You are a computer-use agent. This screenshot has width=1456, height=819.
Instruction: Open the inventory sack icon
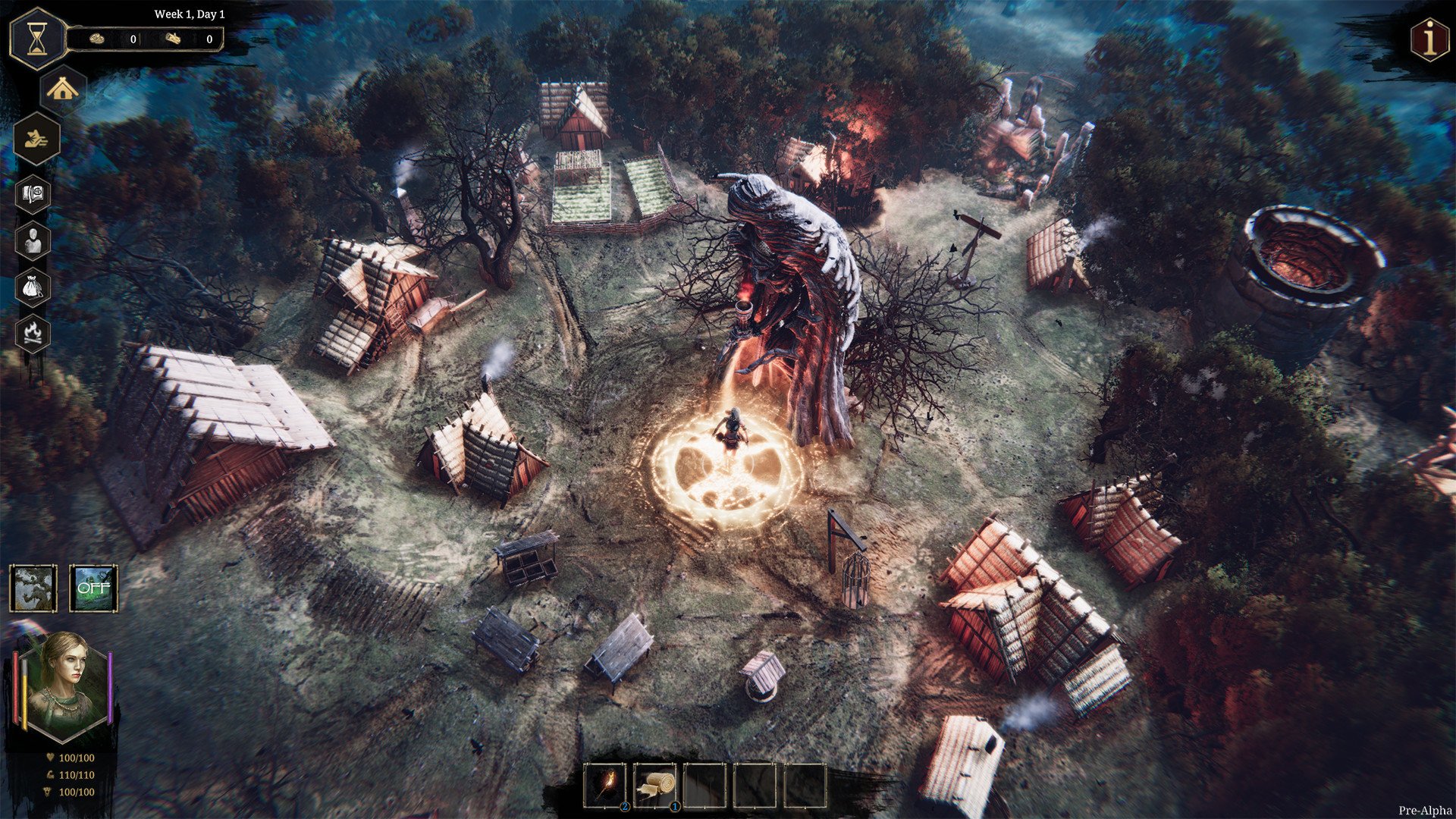point(33,287)
